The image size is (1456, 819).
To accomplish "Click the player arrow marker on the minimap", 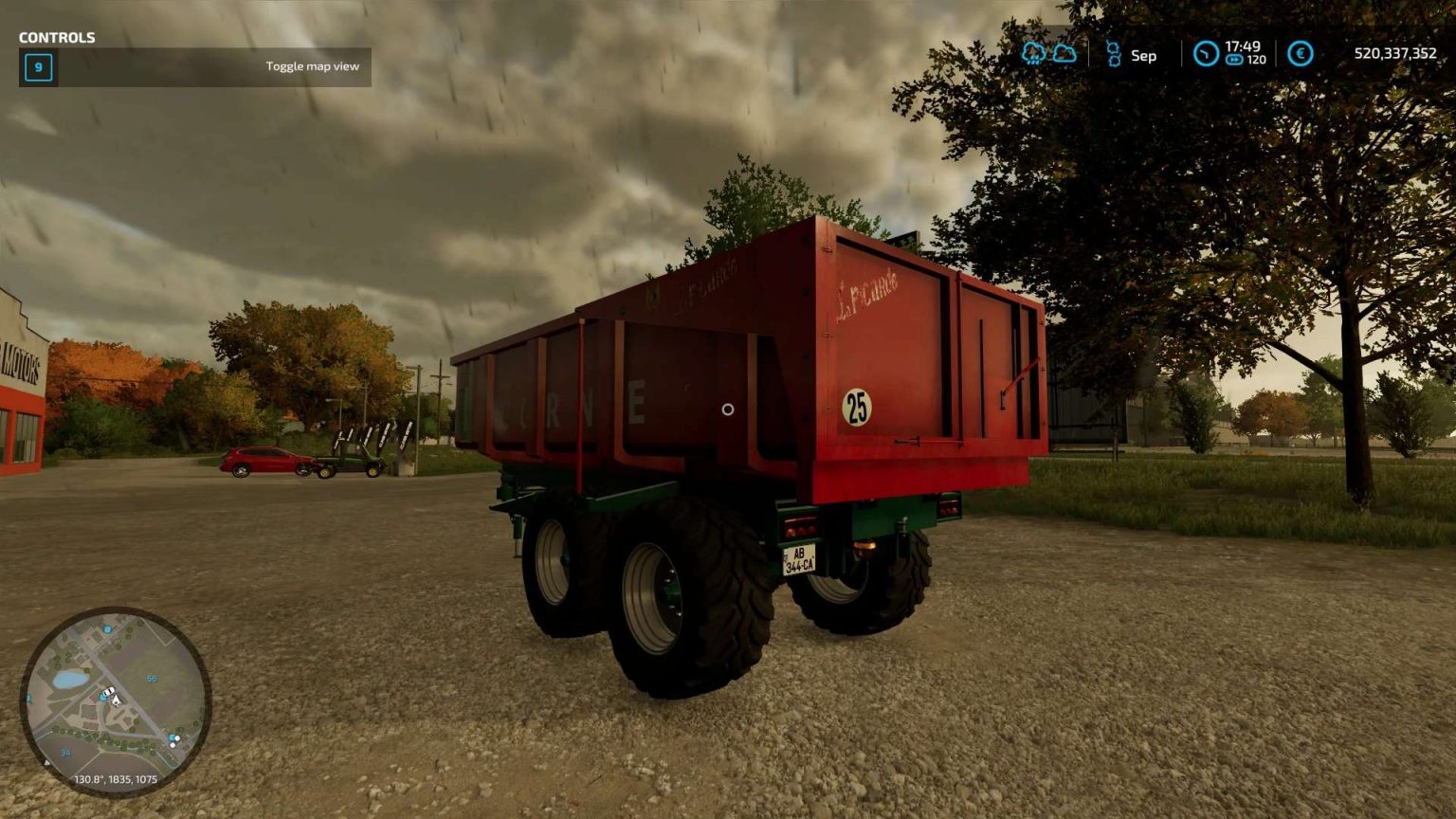I will tap(116, 701).
